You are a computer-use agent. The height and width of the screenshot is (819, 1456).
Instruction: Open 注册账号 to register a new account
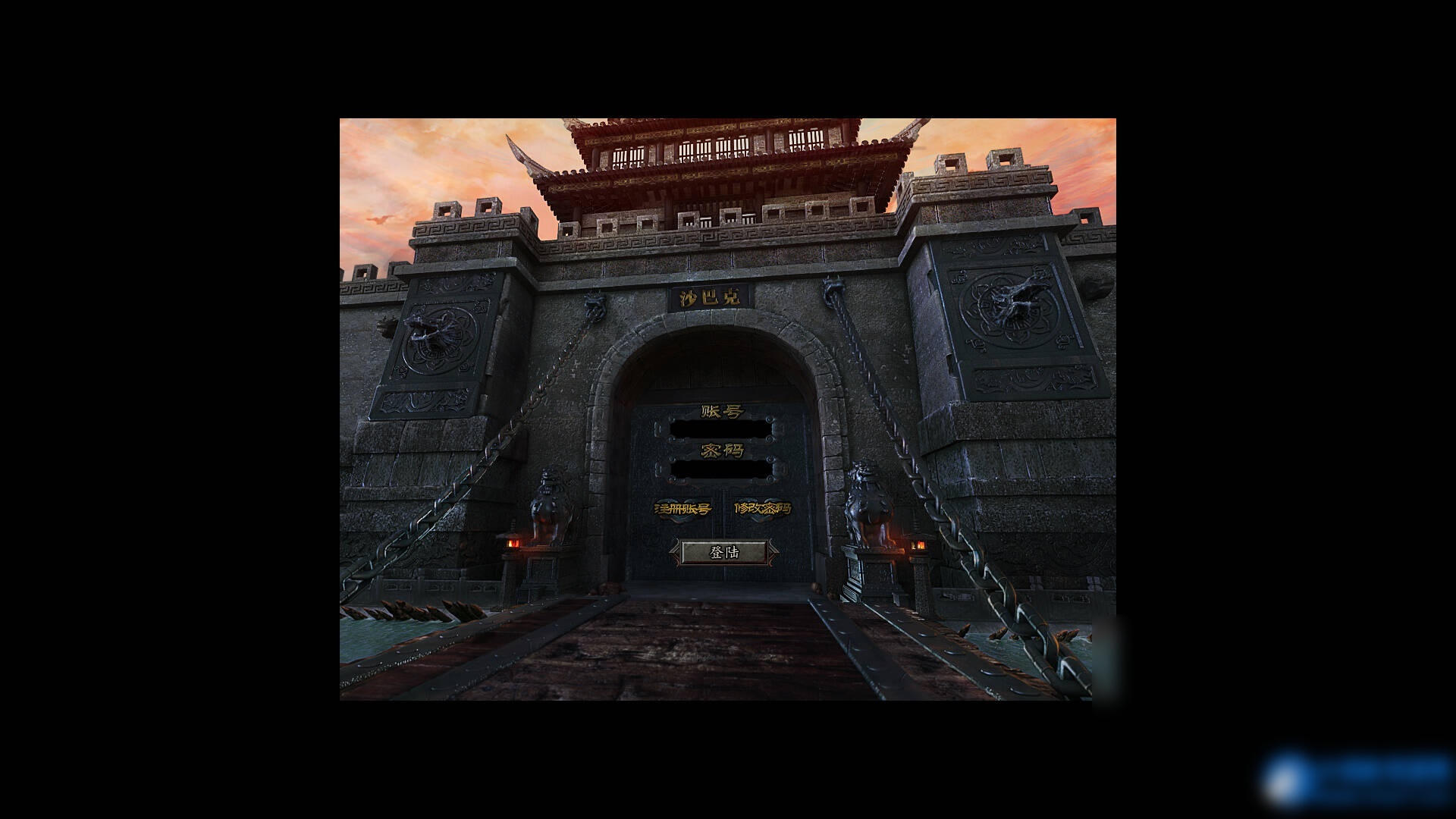click(681, 509)
